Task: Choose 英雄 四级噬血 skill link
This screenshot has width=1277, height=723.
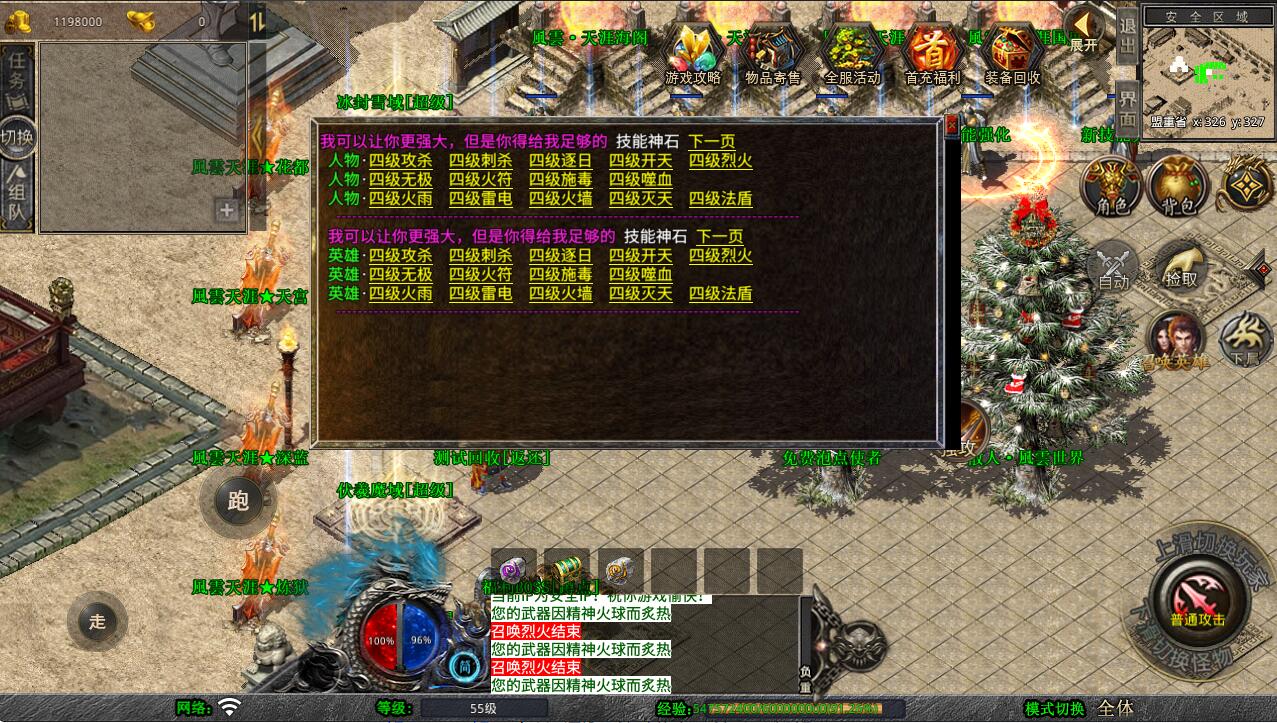Action: point(640,275)
